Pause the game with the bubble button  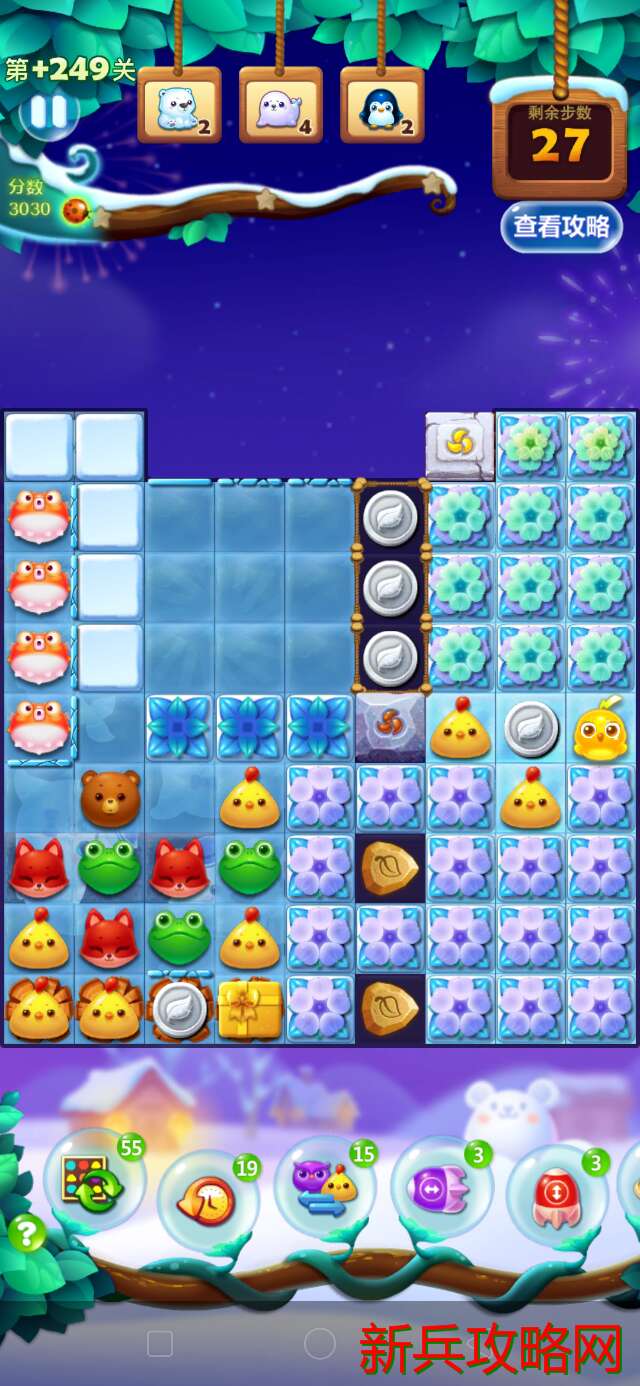coord(48,113)
